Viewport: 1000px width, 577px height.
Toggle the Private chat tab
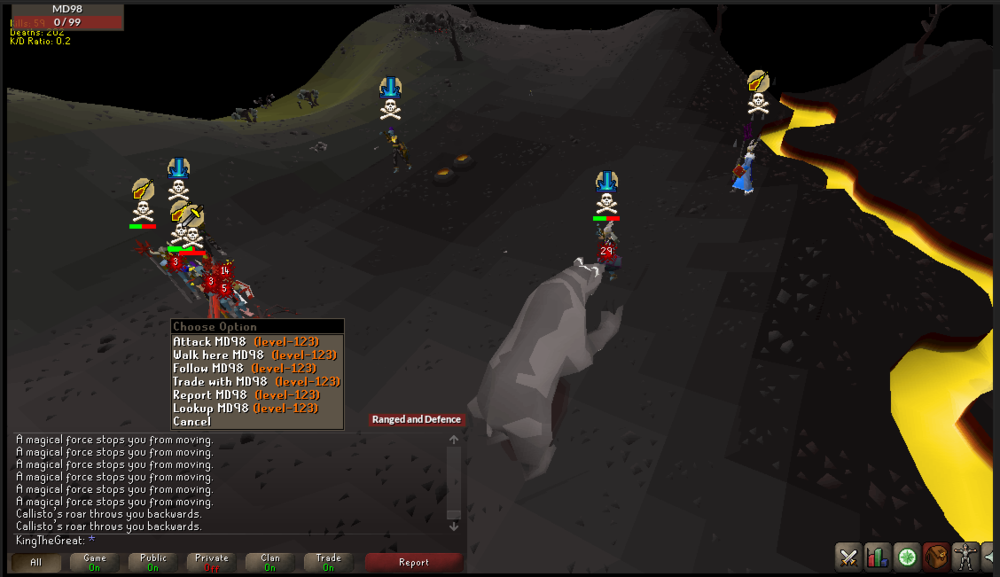212,562
